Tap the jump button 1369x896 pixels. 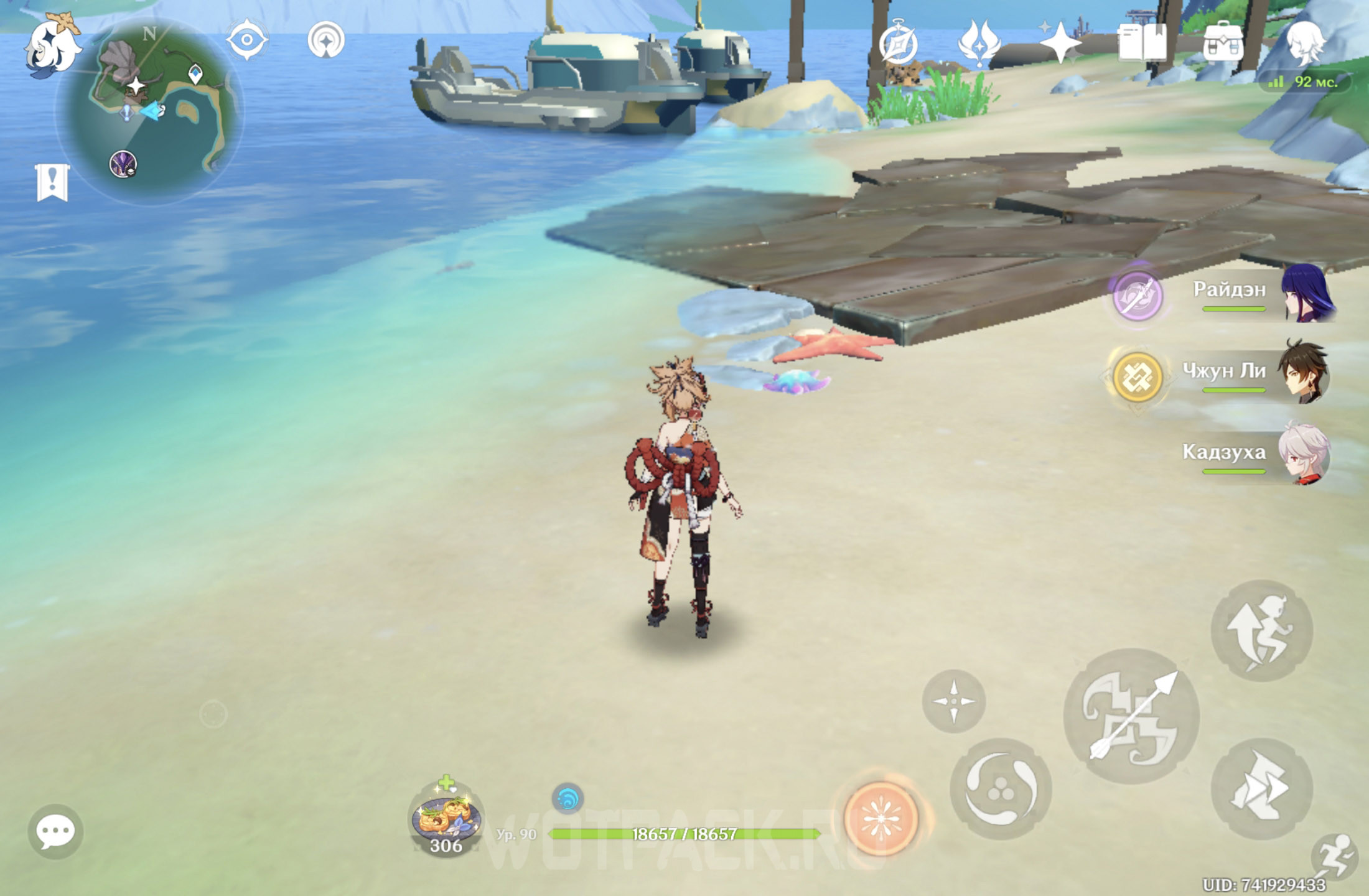1261,630
